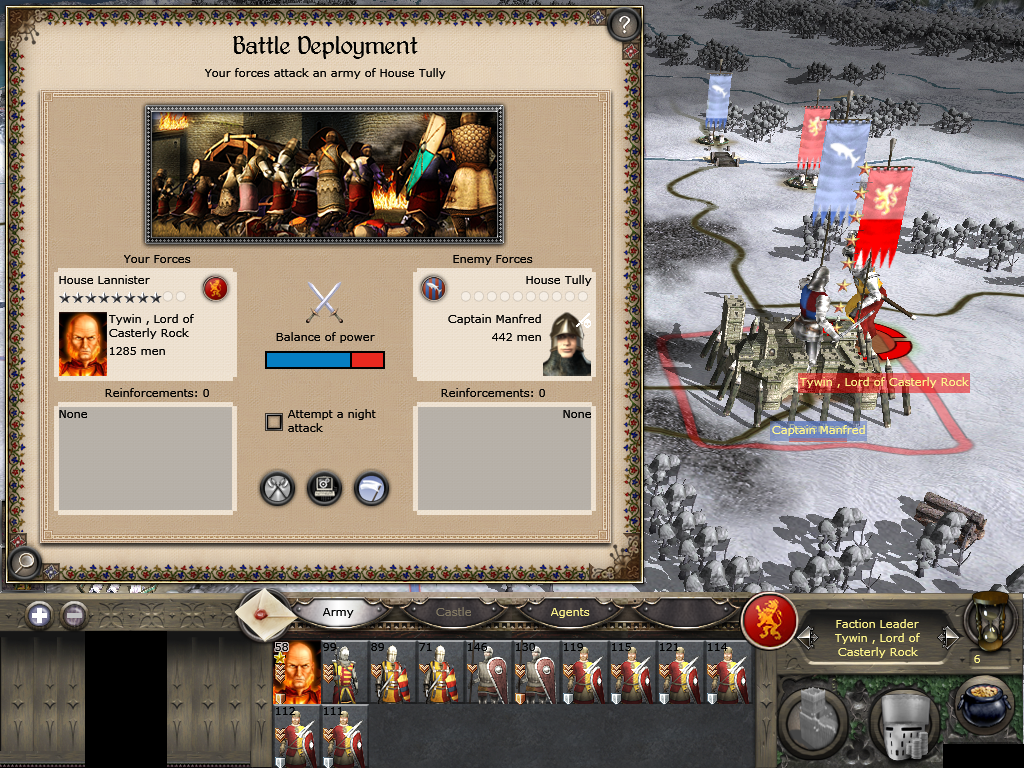Switch to the Agents tab
Image resolution: width=1024 pixels, height=768 pixels.
pos(570,612)
